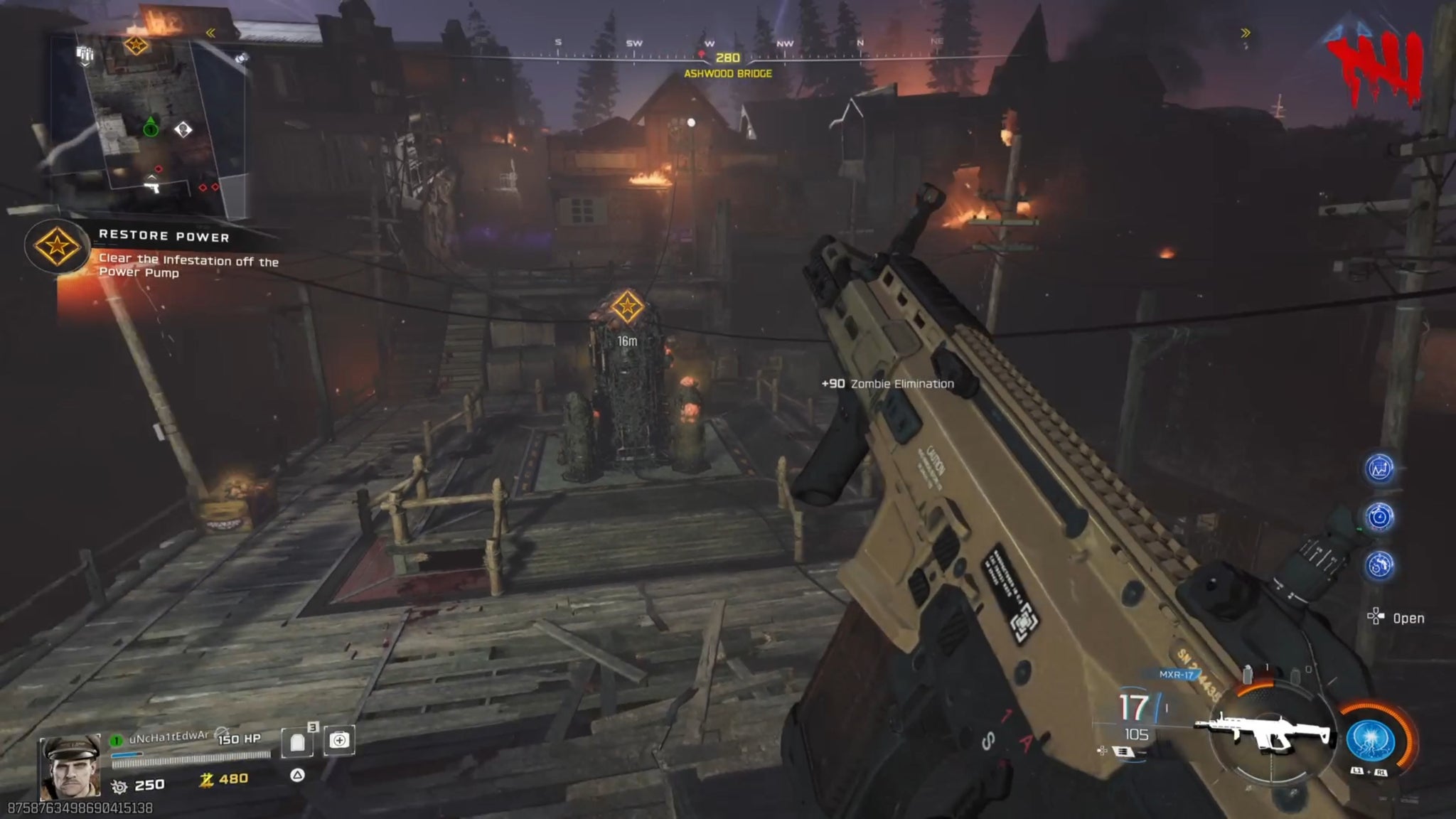Click the star objective marker at 16m
Screen dimensions: 1456x819
pos(626,307)
